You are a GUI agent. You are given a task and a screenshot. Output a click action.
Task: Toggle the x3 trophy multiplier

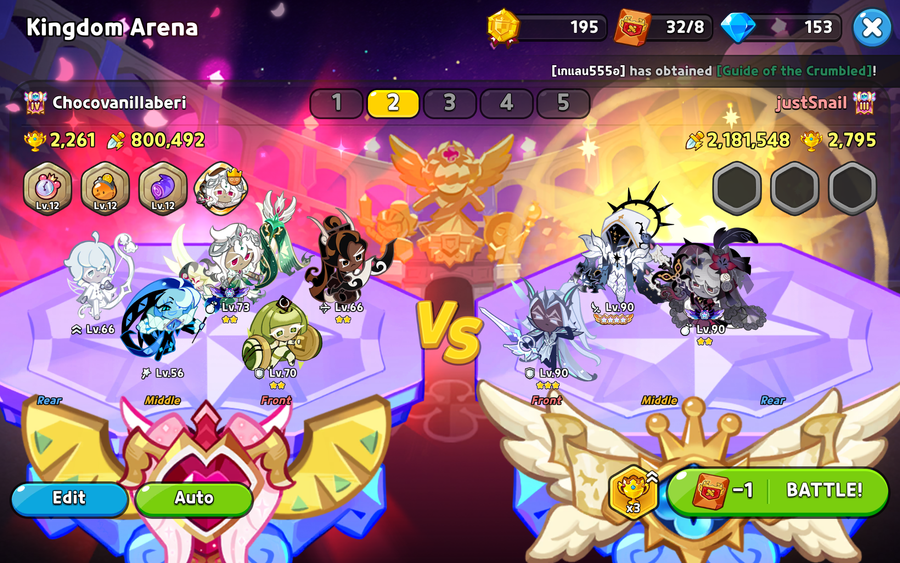(634, 490)
